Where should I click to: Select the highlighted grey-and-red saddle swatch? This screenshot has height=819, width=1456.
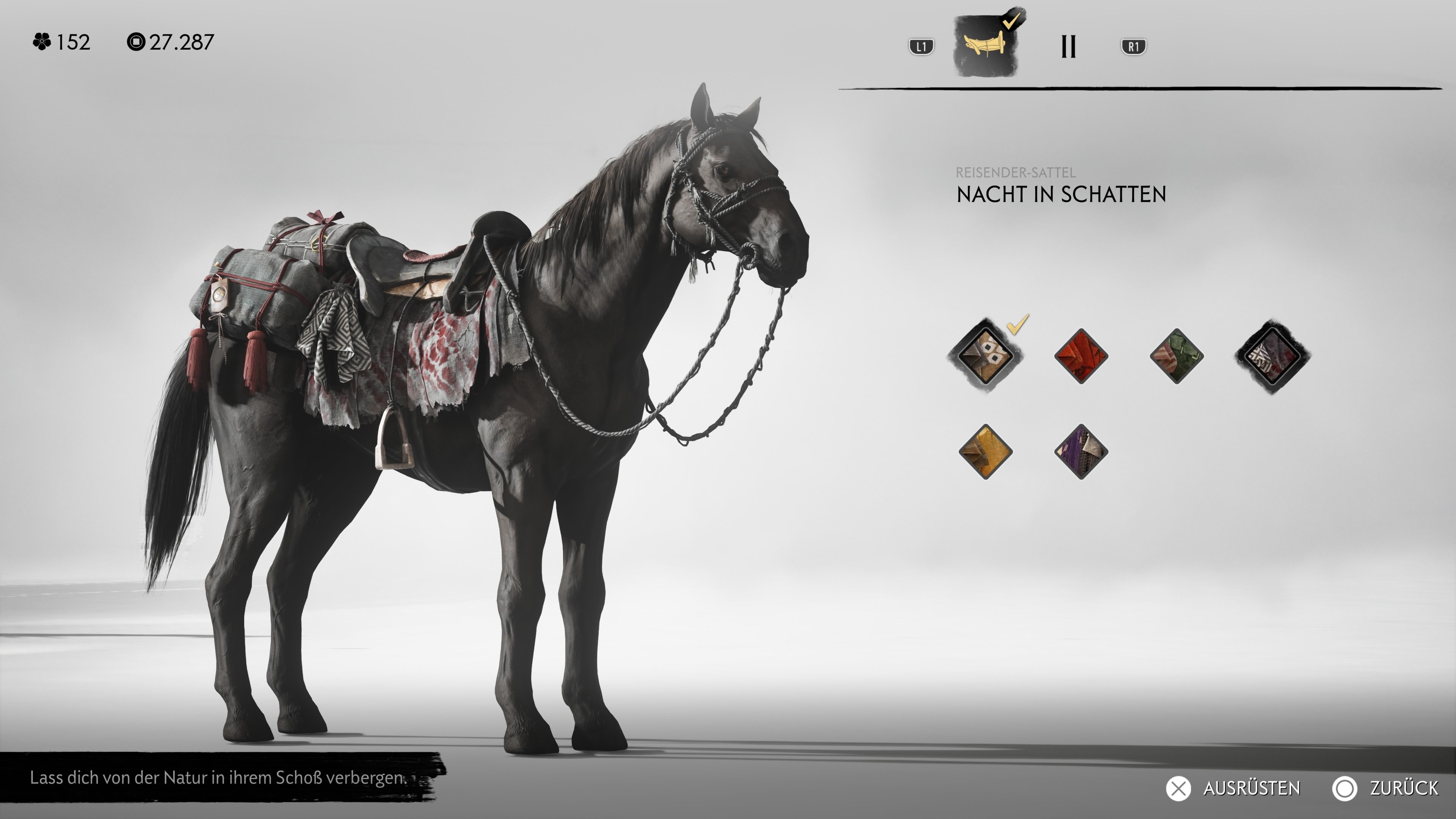click(x=1272, y=356)
